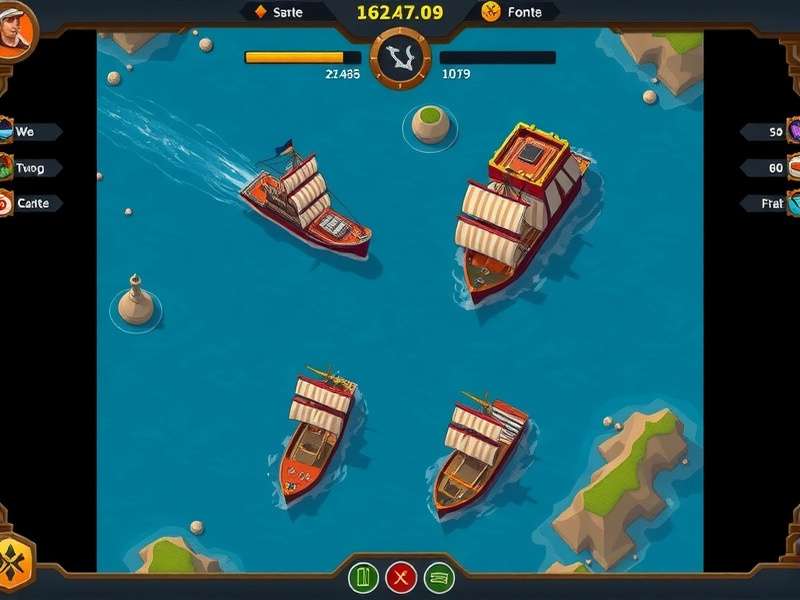
Task: Open the captain portrait in the corner
Action: 16,31
